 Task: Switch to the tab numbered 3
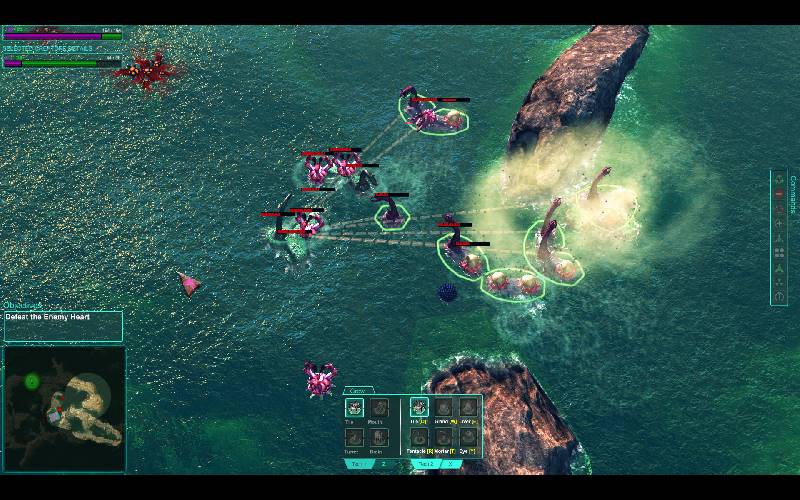click(451, 464)
